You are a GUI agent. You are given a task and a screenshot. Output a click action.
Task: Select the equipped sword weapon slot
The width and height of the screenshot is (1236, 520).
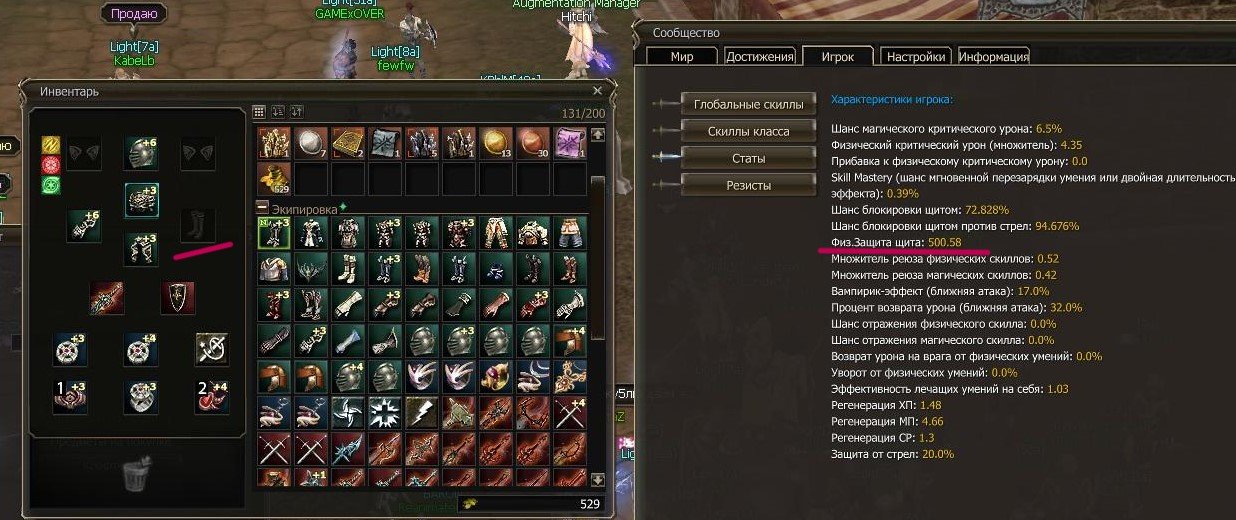[106, 297]
